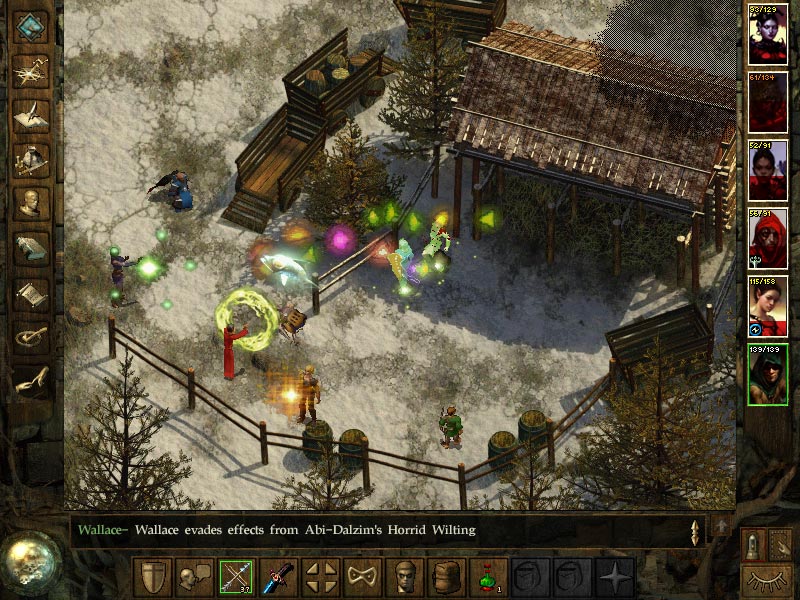Equip the bow and arrows weapon slot
This screenshot has height=600, width=800.
click(x=237, y=577)
